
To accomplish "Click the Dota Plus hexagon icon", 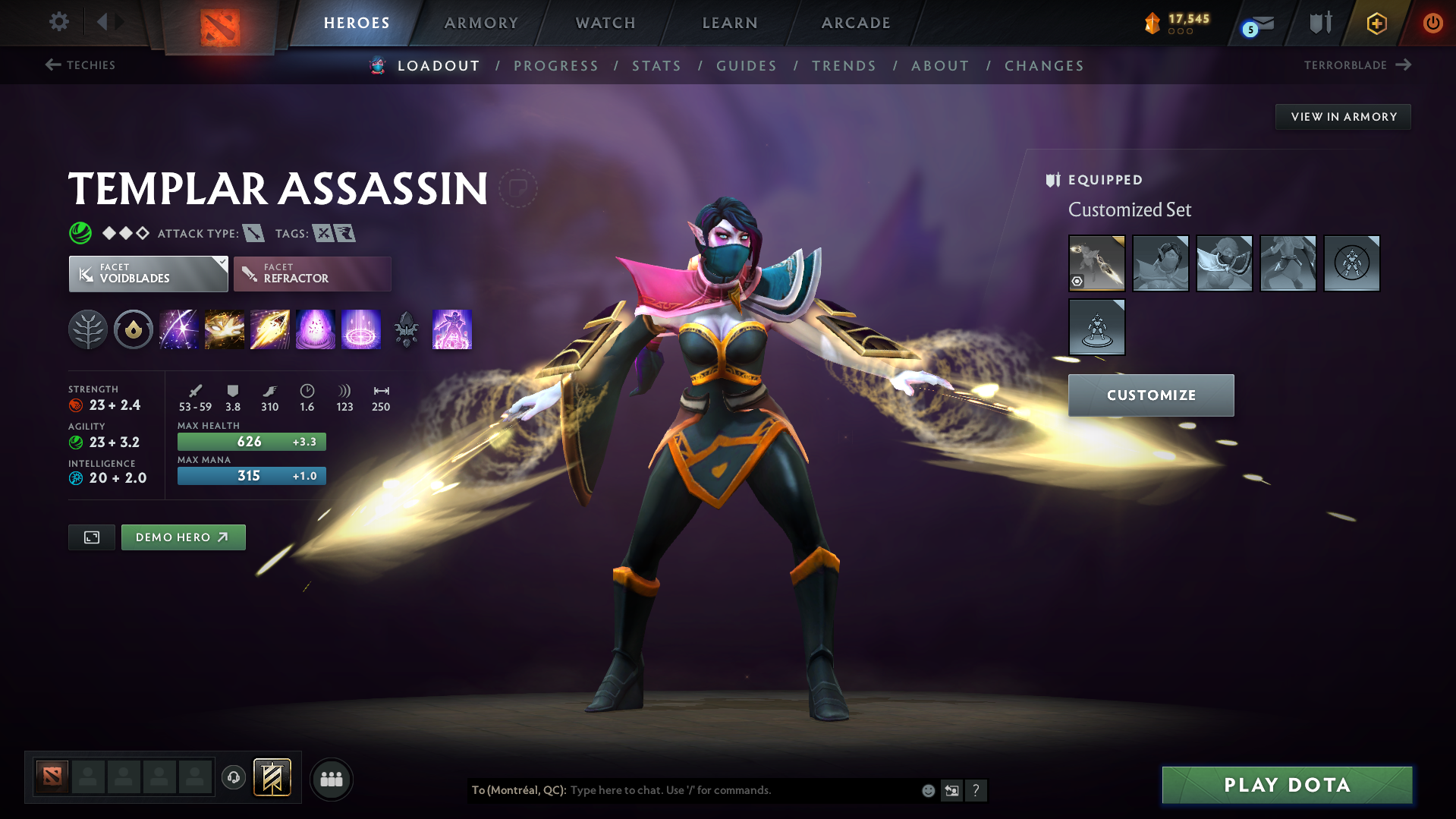I will 1376,23.
